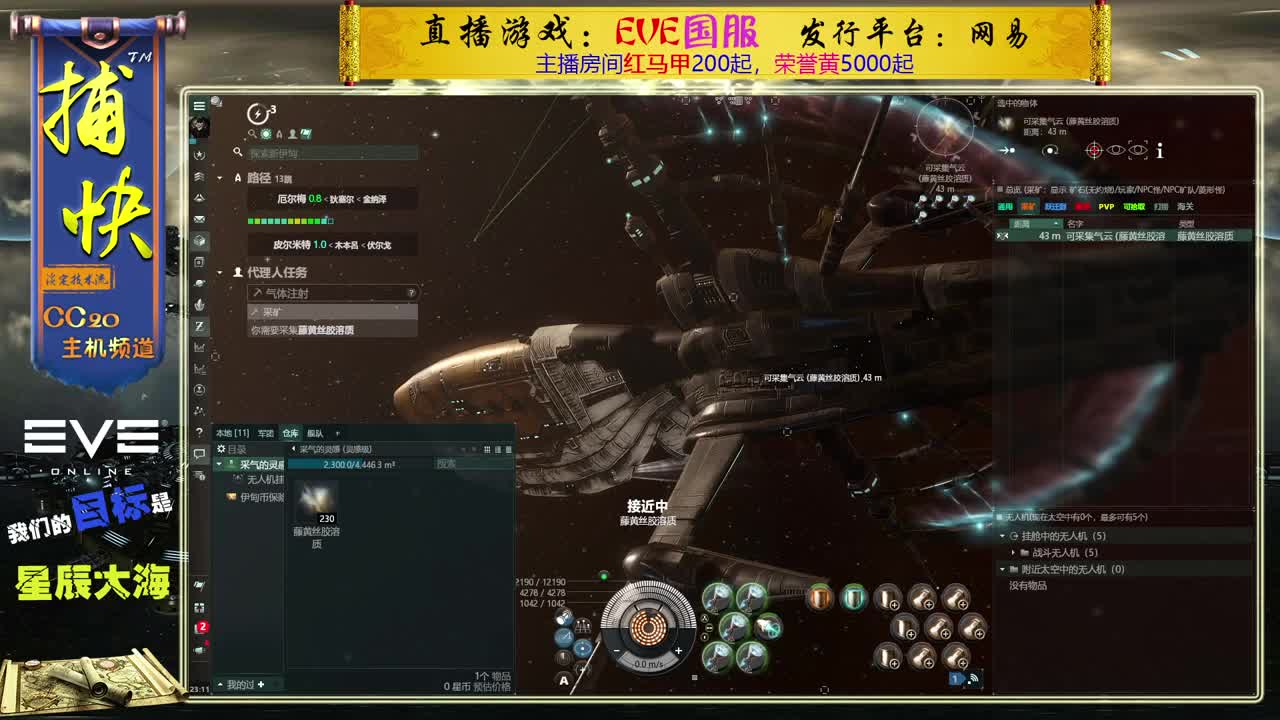Lock target with the crosshair icon

click(x=1094, y=150)
